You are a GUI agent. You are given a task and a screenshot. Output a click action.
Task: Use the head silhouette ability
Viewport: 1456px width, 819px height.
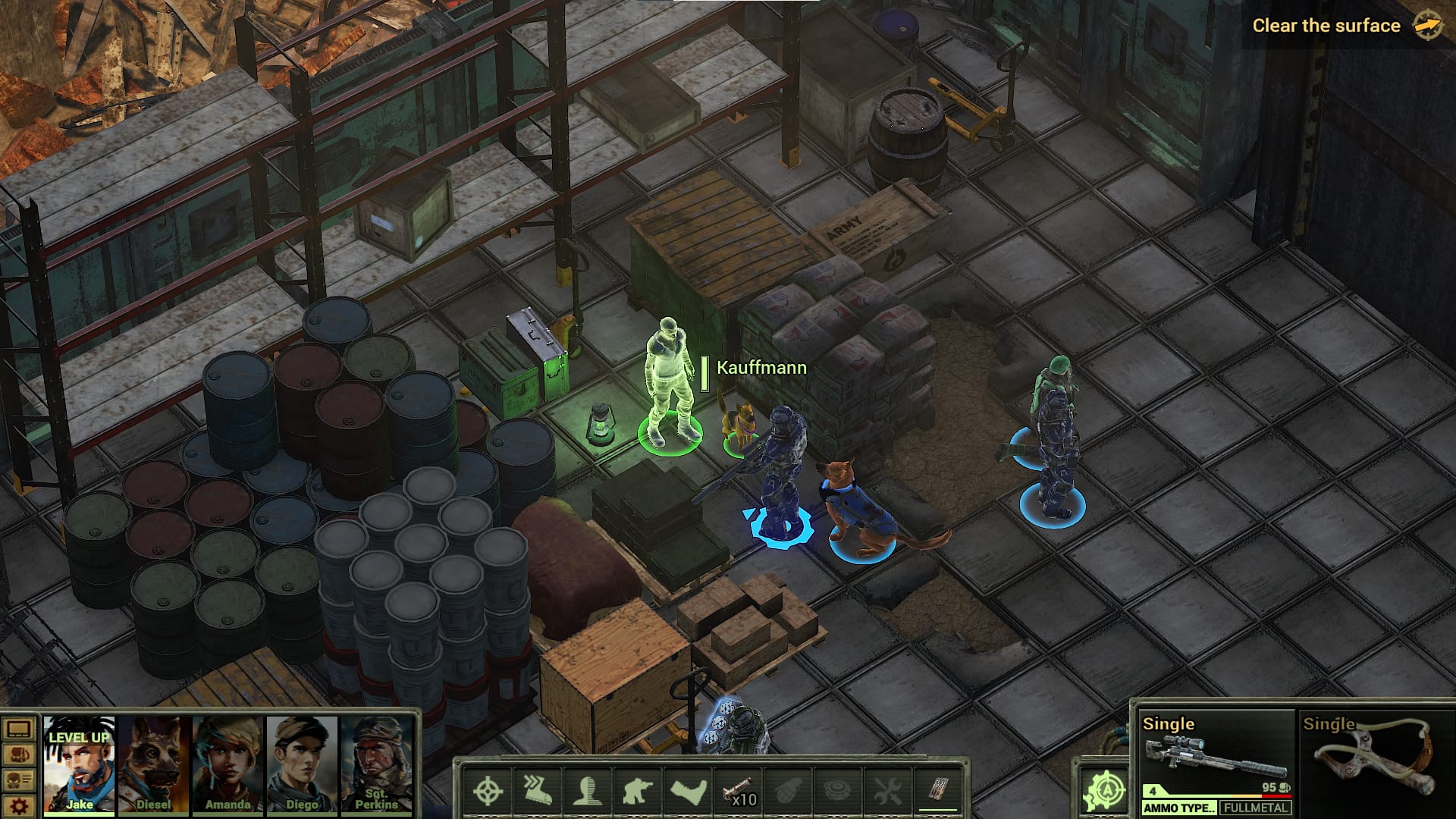click(x=587, y=791)
